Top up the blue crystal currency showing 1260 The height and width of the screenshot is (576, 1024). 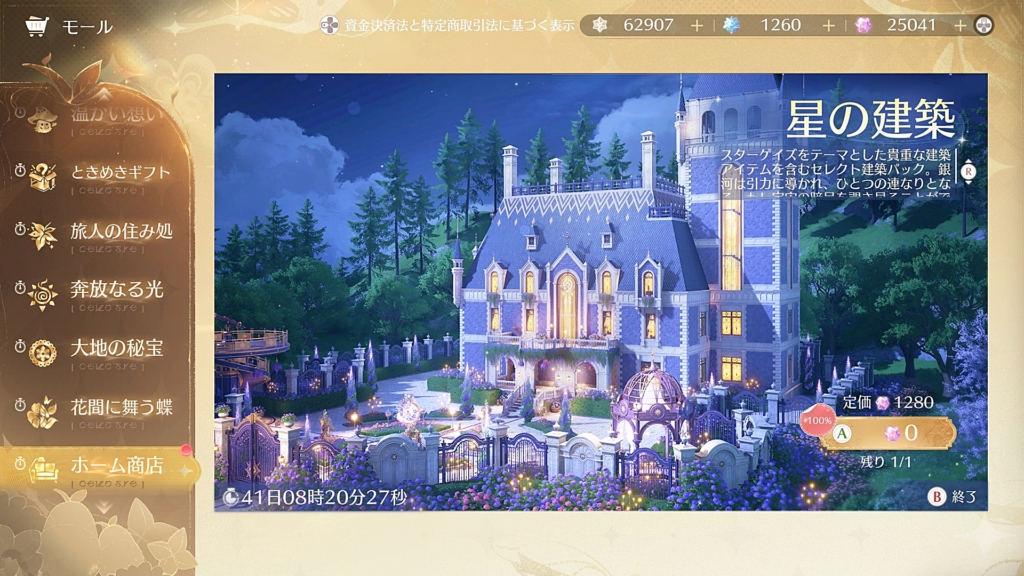tap(828, 25)
